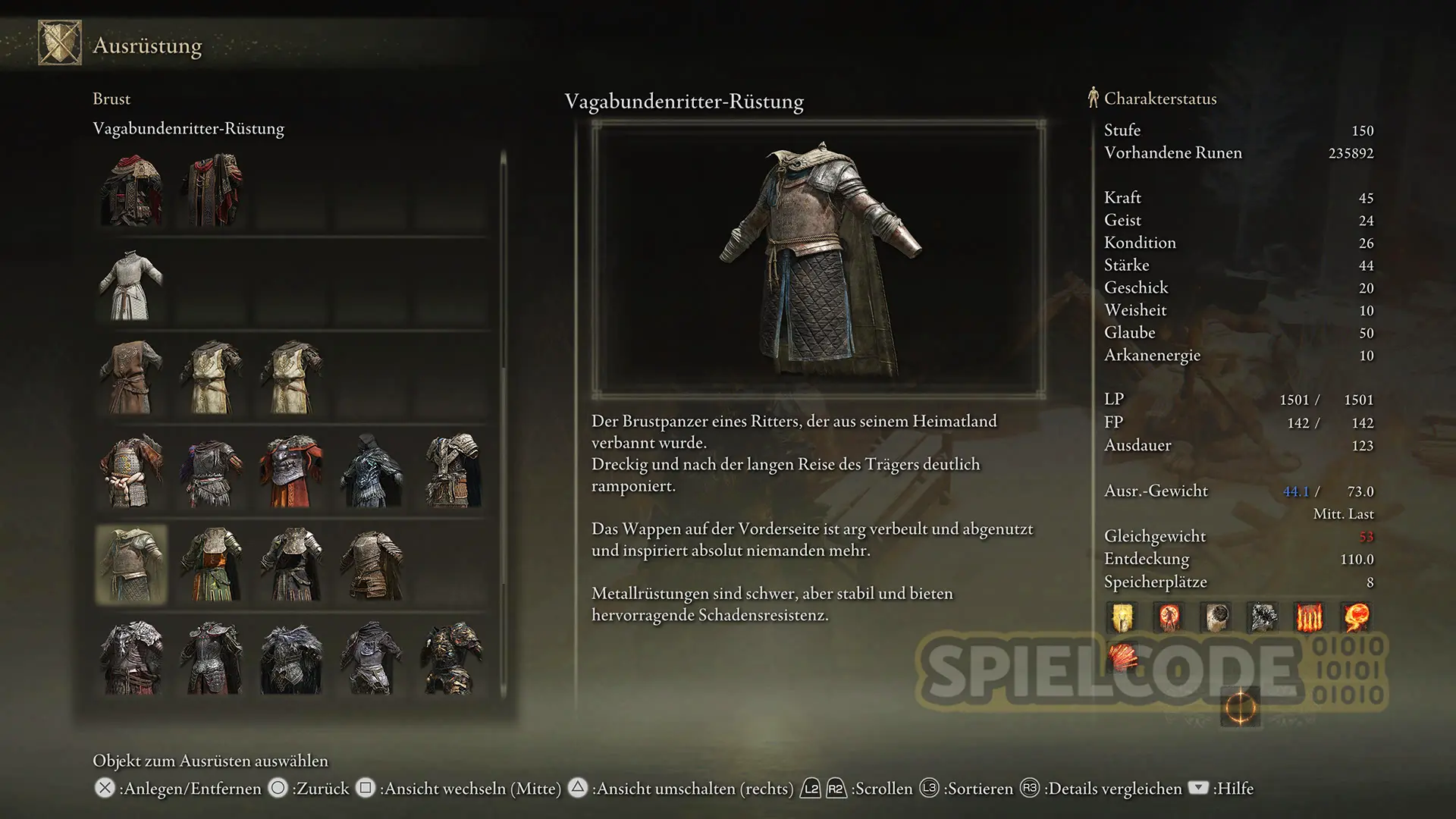Select the brown embroidered robe

click(x=131, y=377)
